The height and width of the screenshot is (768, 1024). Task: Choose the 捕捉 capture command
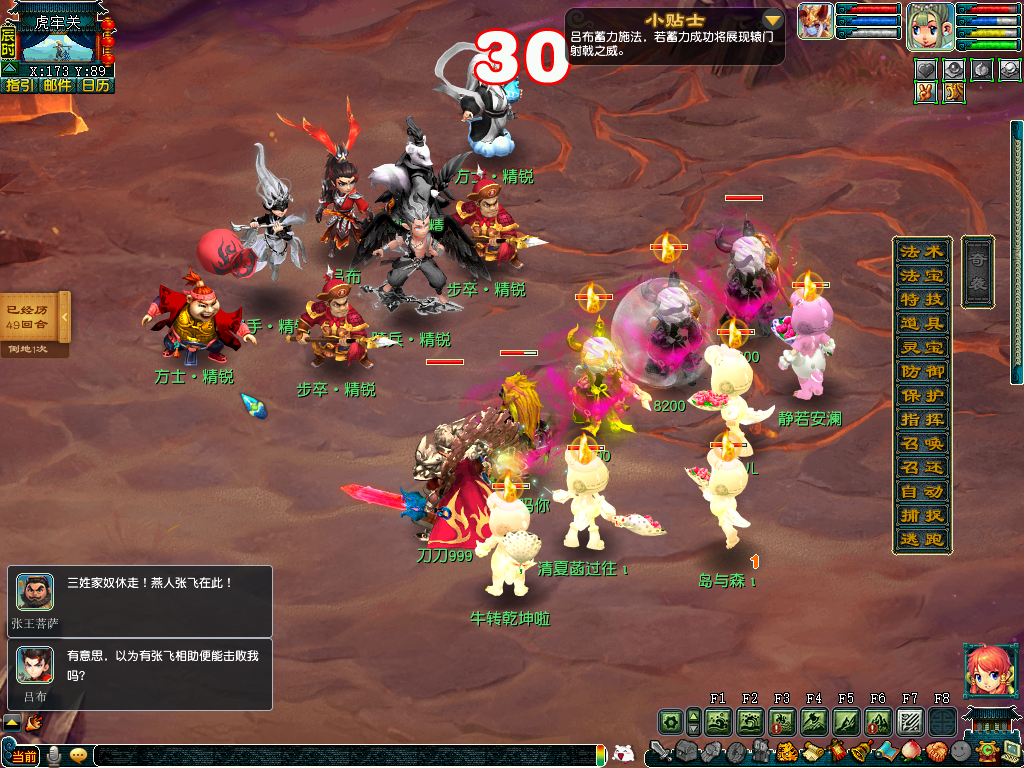[921, 515]
